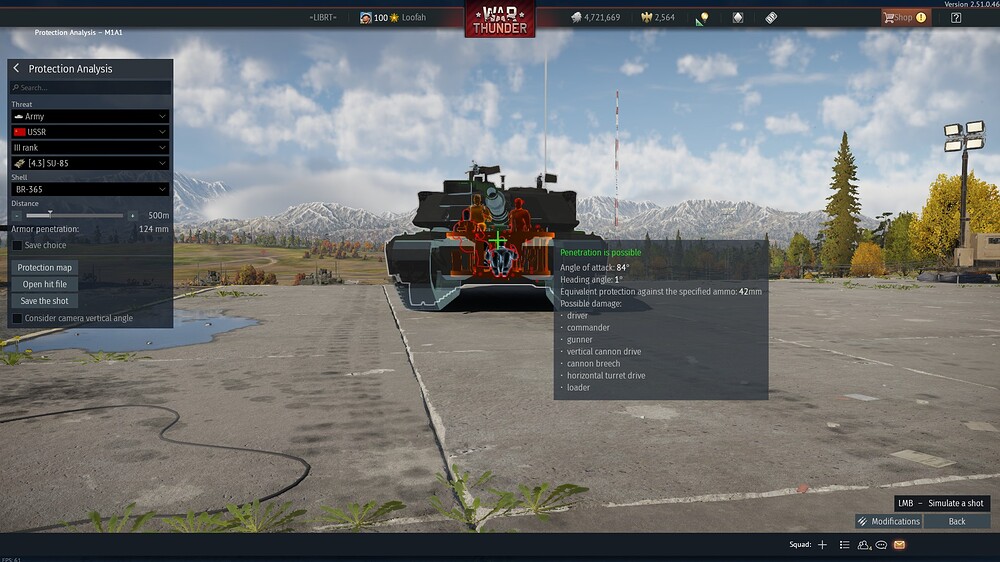Image resolution: width=1000 pixels, height=562 pixels.
Task: Go back using the Protection Analysis arrow
Action: pos(17,69)
